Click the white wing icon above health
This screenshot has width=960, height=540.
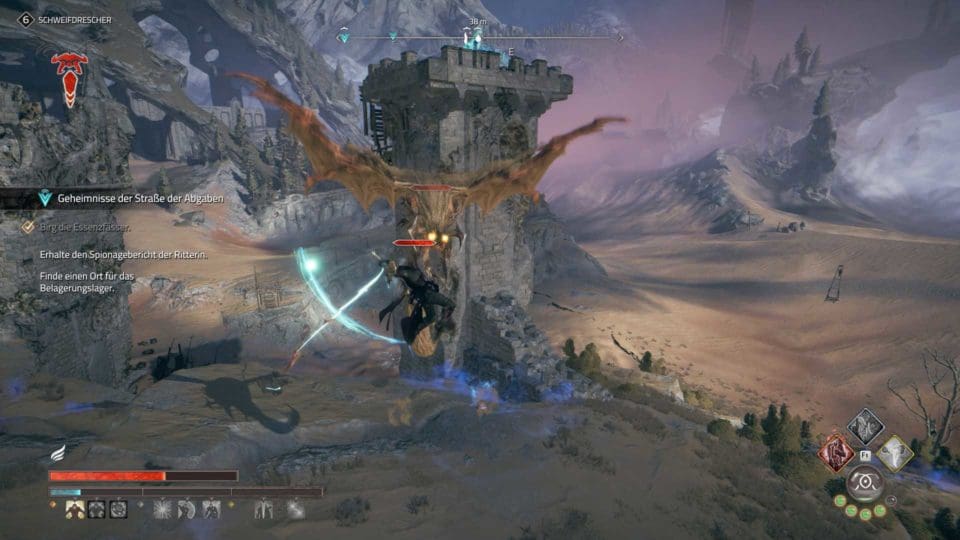tap(59, 454)
